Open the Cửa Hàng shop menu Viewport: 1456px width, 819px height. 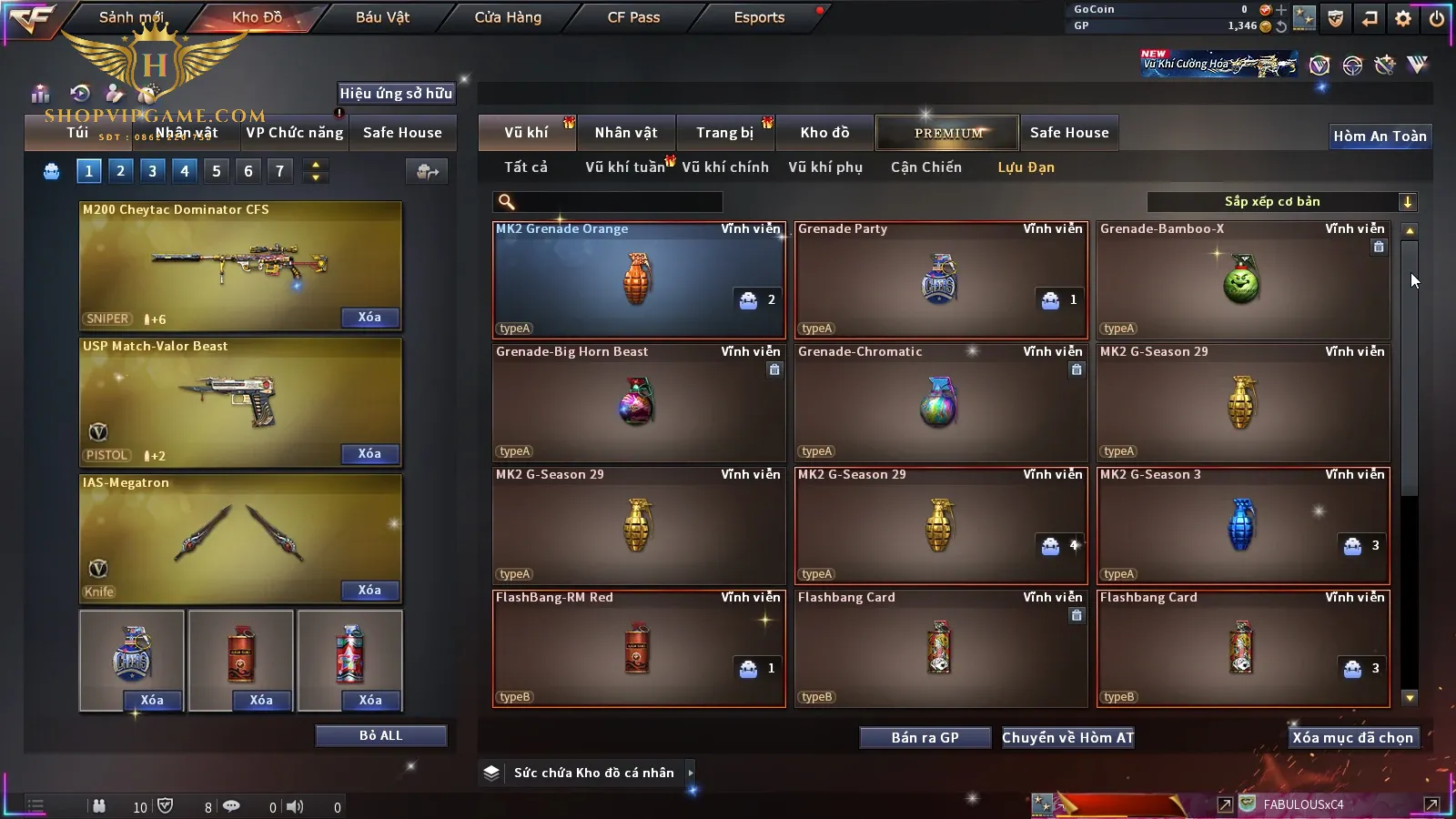pyautogui.click(x=508, y=17)
